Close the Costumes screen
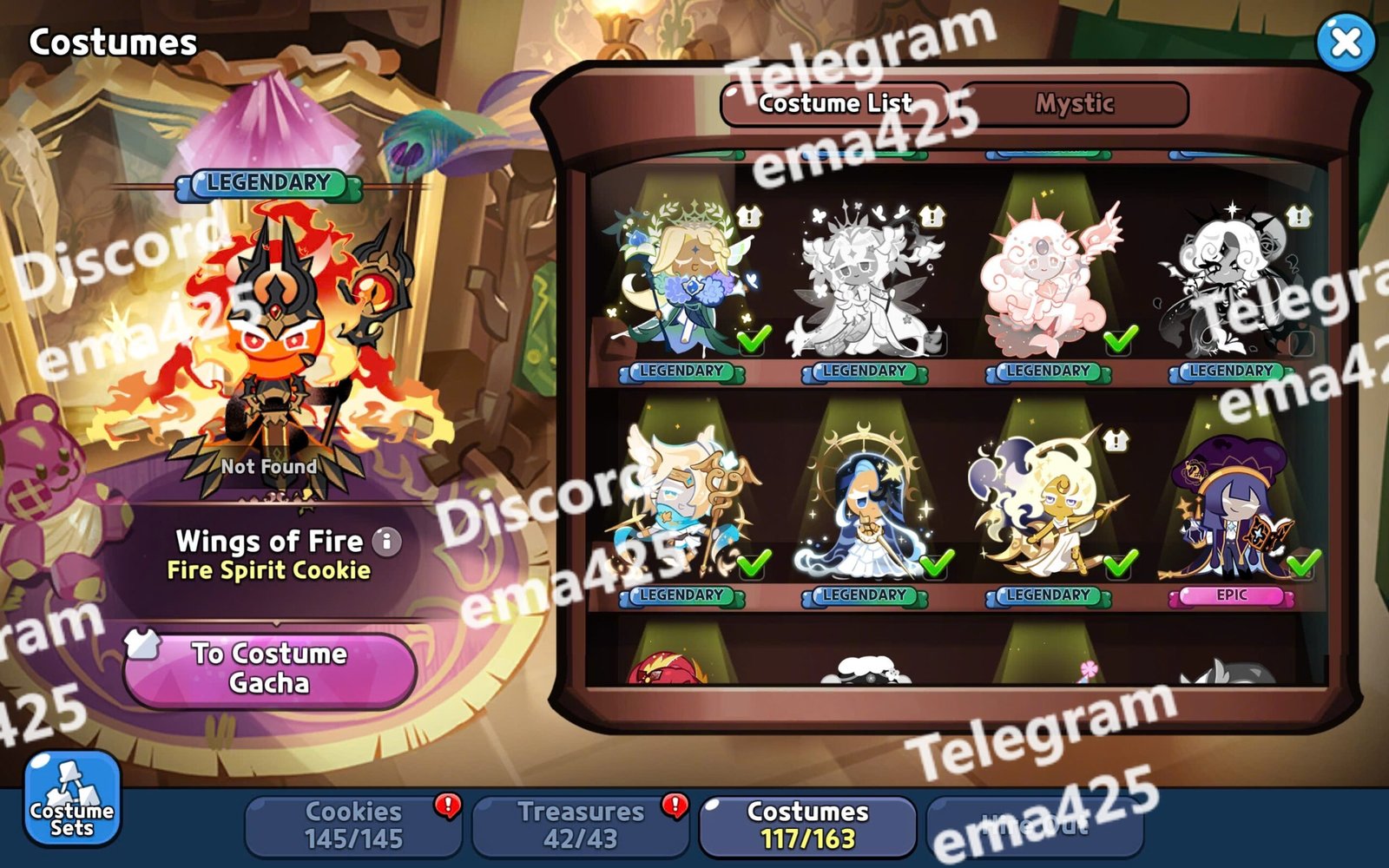 point(1345,42)
